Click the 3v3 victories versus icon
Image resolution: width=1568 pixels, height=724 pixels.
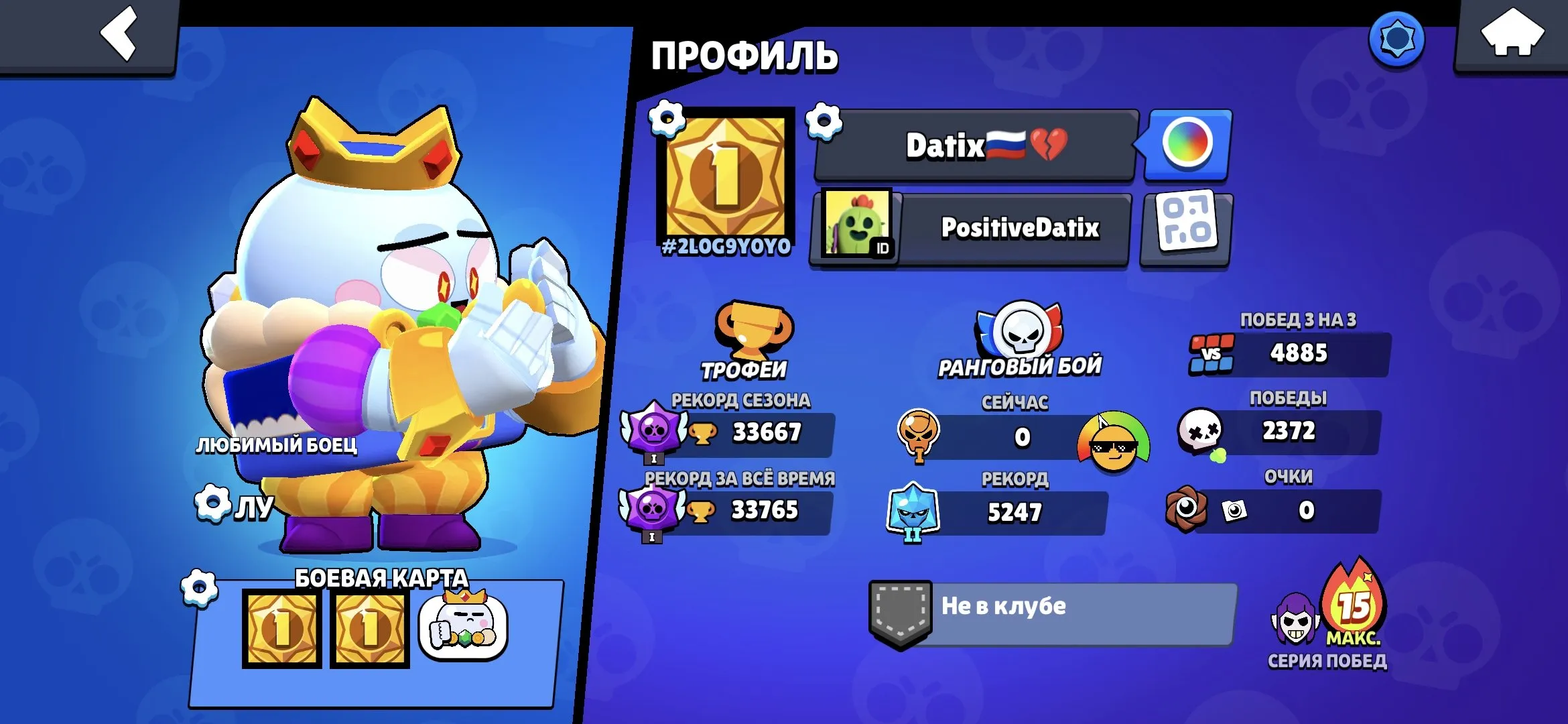(x=1212, y=352)
